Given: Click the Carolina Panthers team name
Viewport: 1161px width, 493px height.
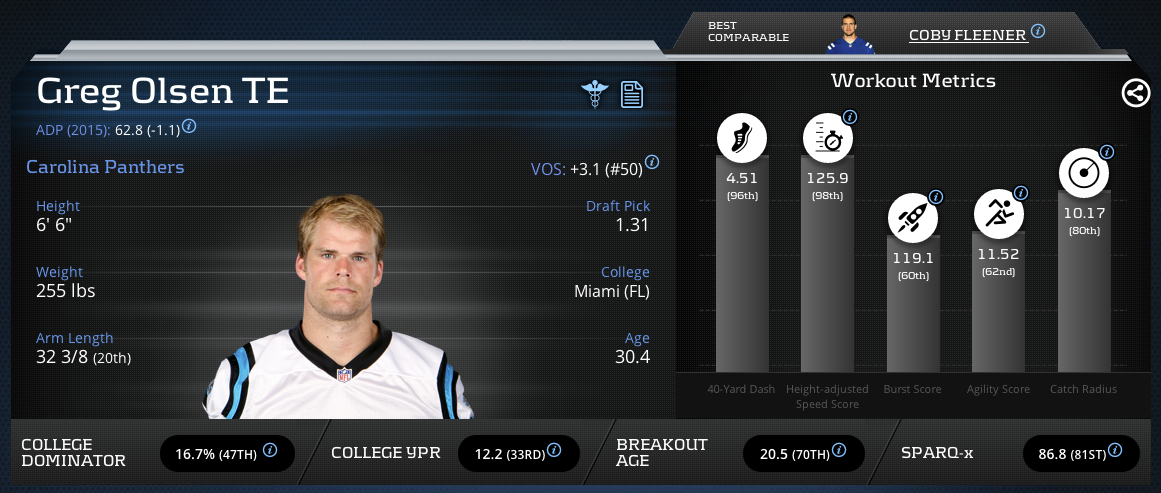Looking at the screenshot, I should pyautogui.click(x=105, y=167).
